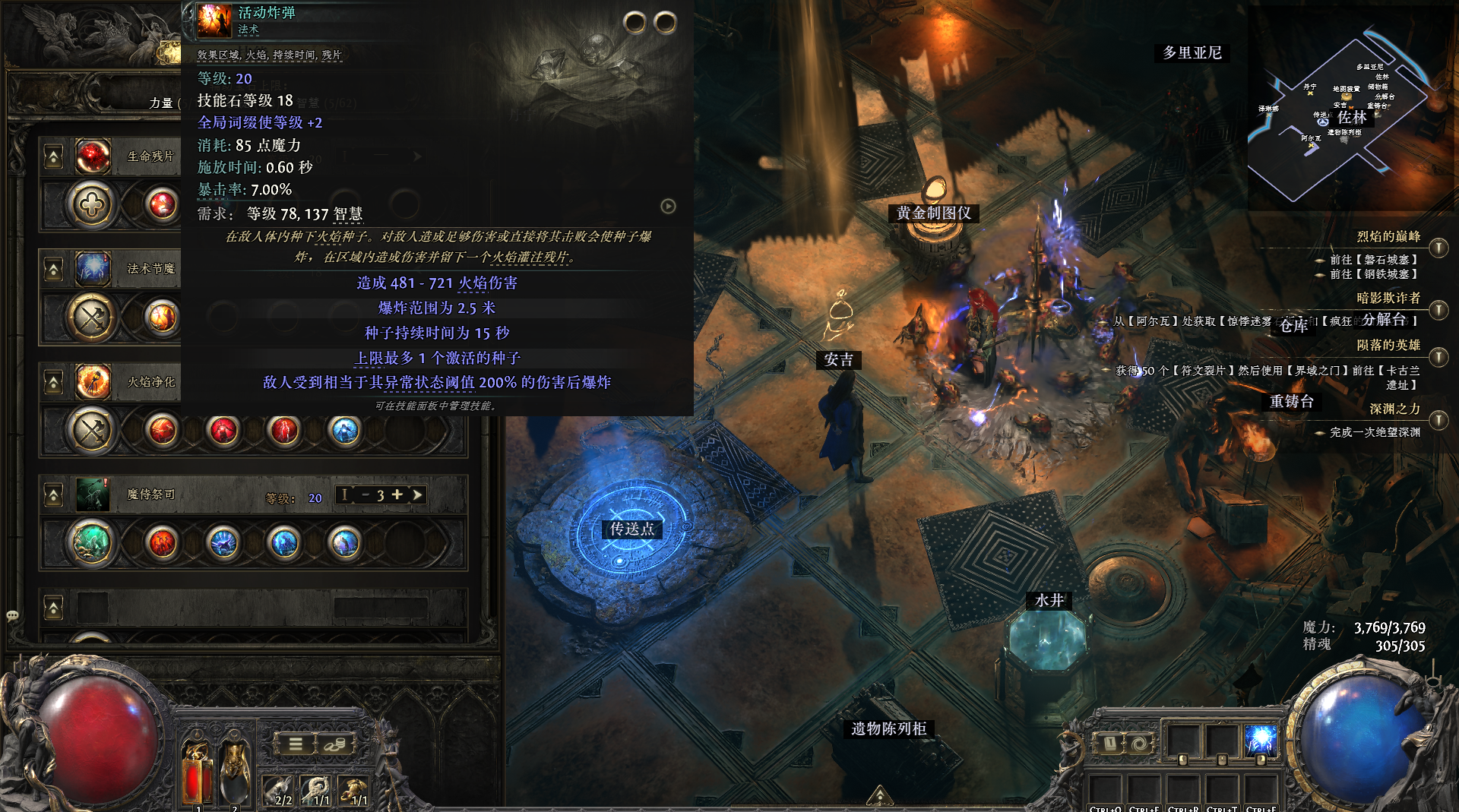Click the arrow next to 魔侍祭司 plus button
The height and width of the screenshot is (812, 1459).
click(417, 494)
